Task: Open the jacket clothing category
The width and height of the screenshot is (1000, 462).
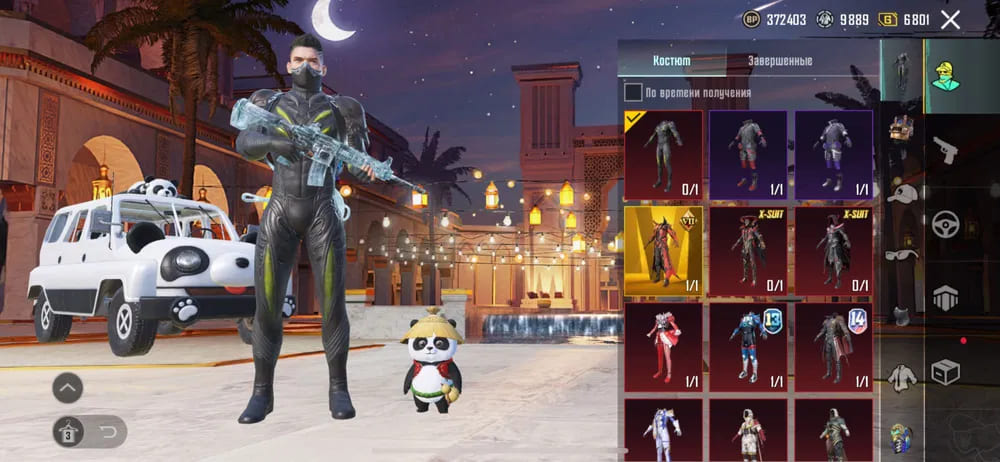Action: tap(902, 376)
